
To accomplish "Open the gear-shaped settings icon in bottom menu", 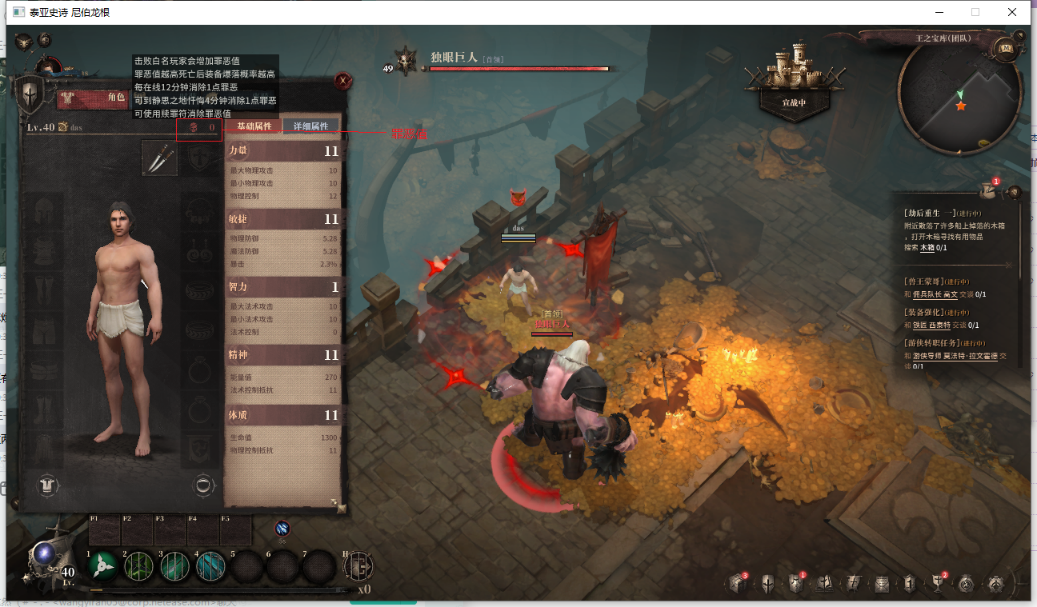I will 995,584.
